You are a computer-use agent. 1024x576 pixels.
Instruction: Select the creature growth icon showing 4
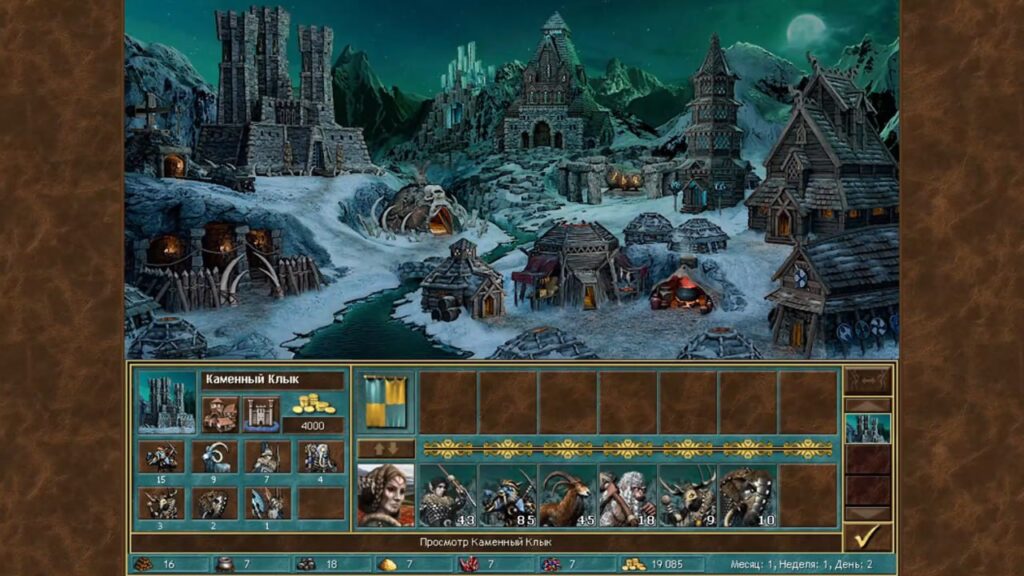coord(320,456)
